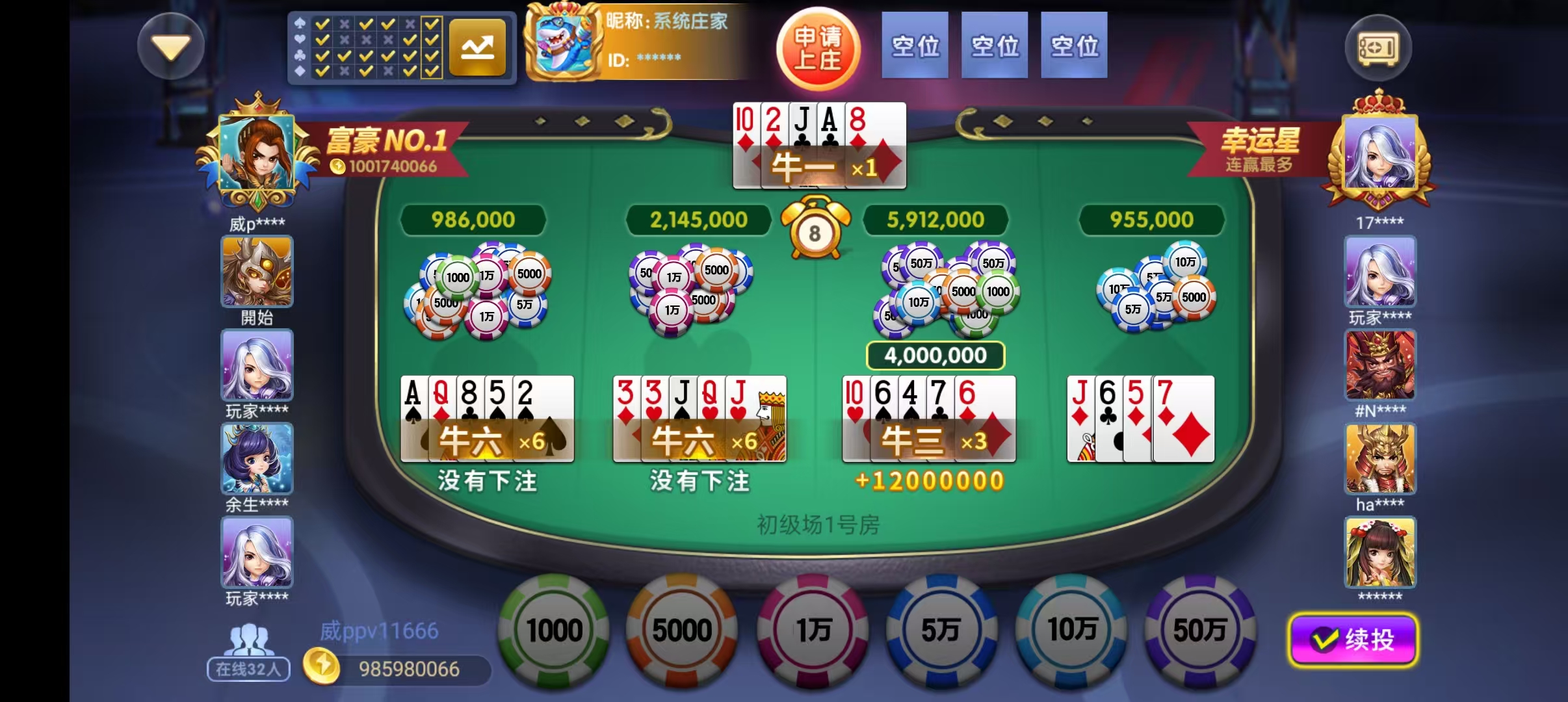Apply to be banker with 申请上庄
Viewport: 1568px width, 702px height.
pos(818,48)
